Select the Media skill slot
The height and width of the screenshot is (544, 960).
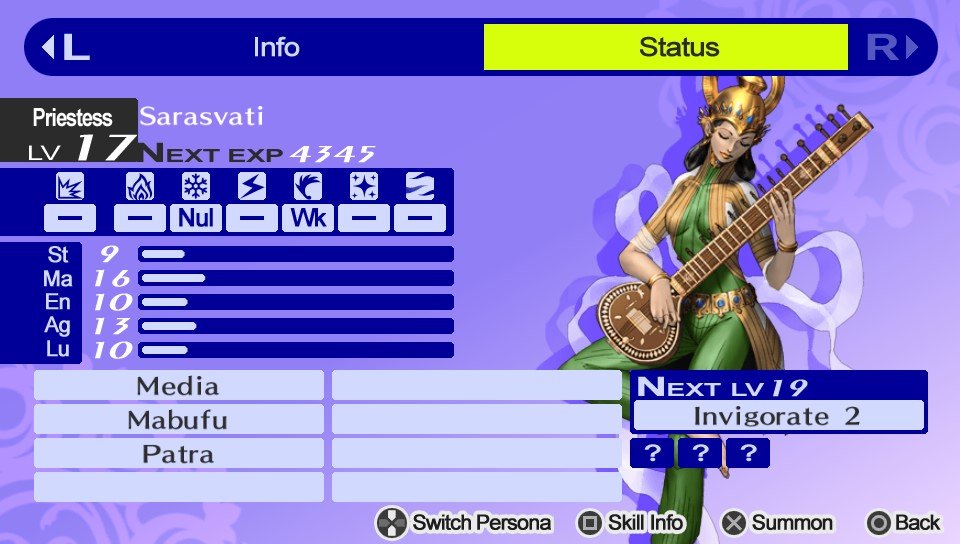point(178,386)
